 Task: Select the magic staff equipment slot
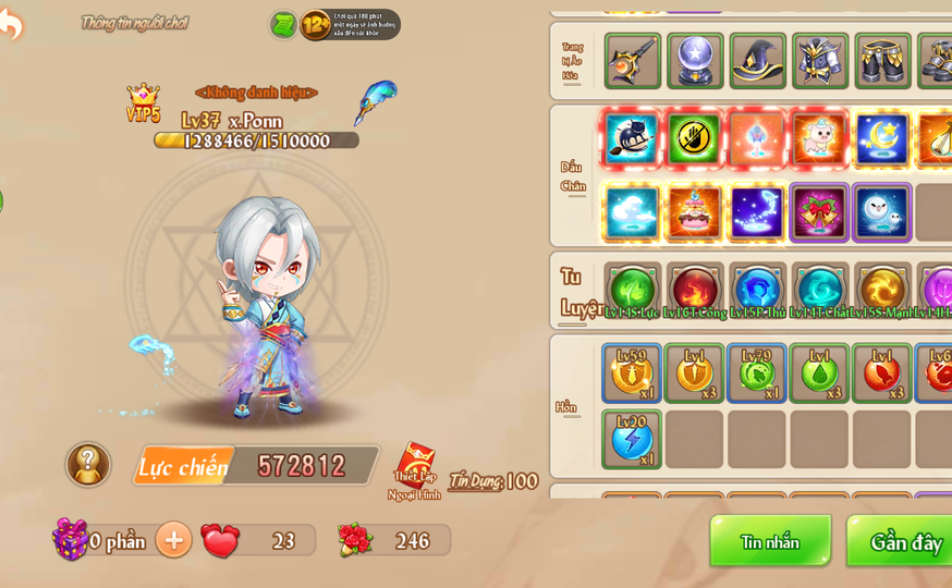(x=632, y=61)
